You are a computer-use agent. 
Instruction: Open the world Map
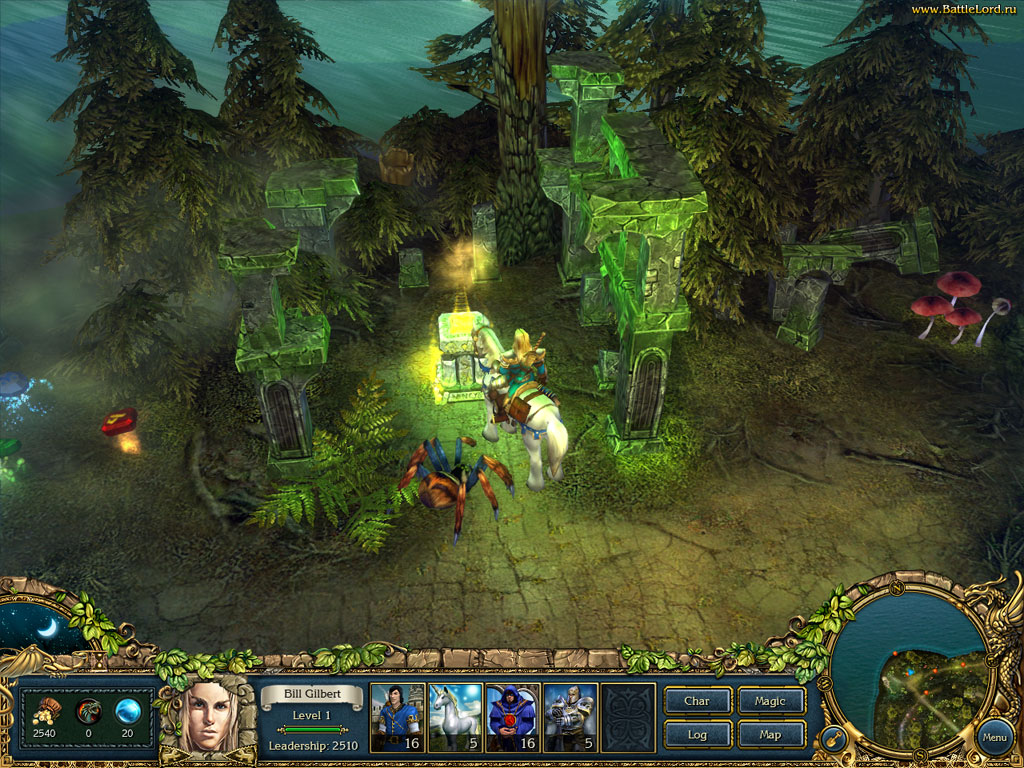[770, 735]
